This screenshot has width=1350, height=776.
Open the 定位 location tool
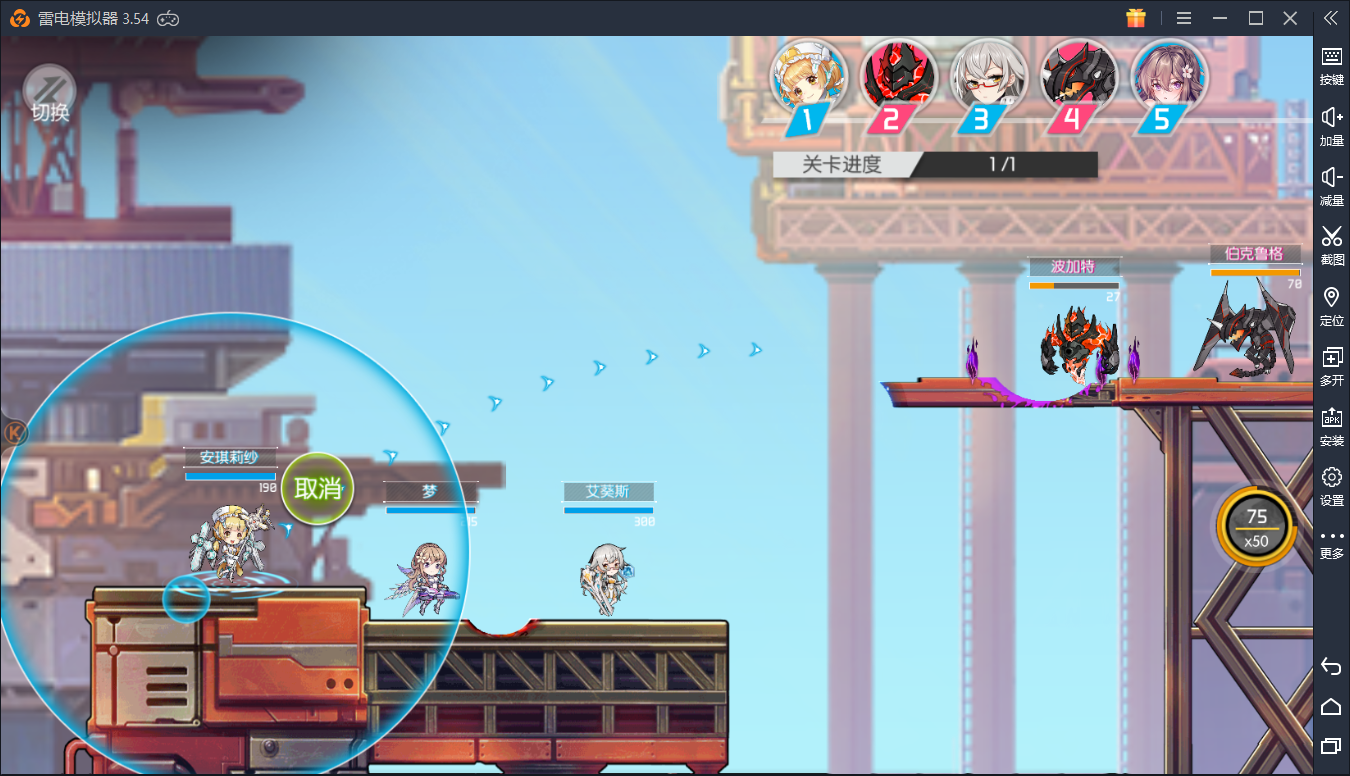(x=1331, y=305)
